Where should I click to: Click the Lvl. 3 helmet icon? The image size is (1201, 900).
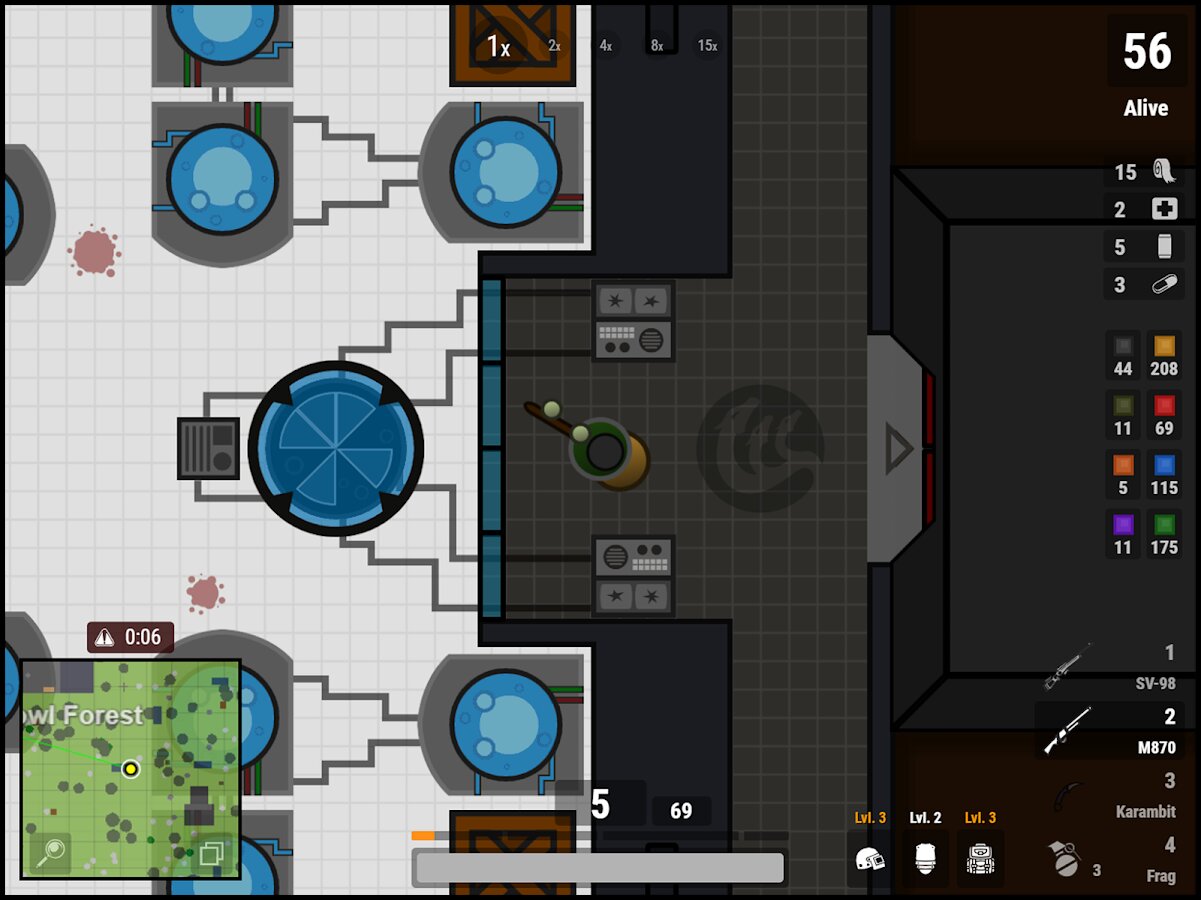[x=870, y=858]
